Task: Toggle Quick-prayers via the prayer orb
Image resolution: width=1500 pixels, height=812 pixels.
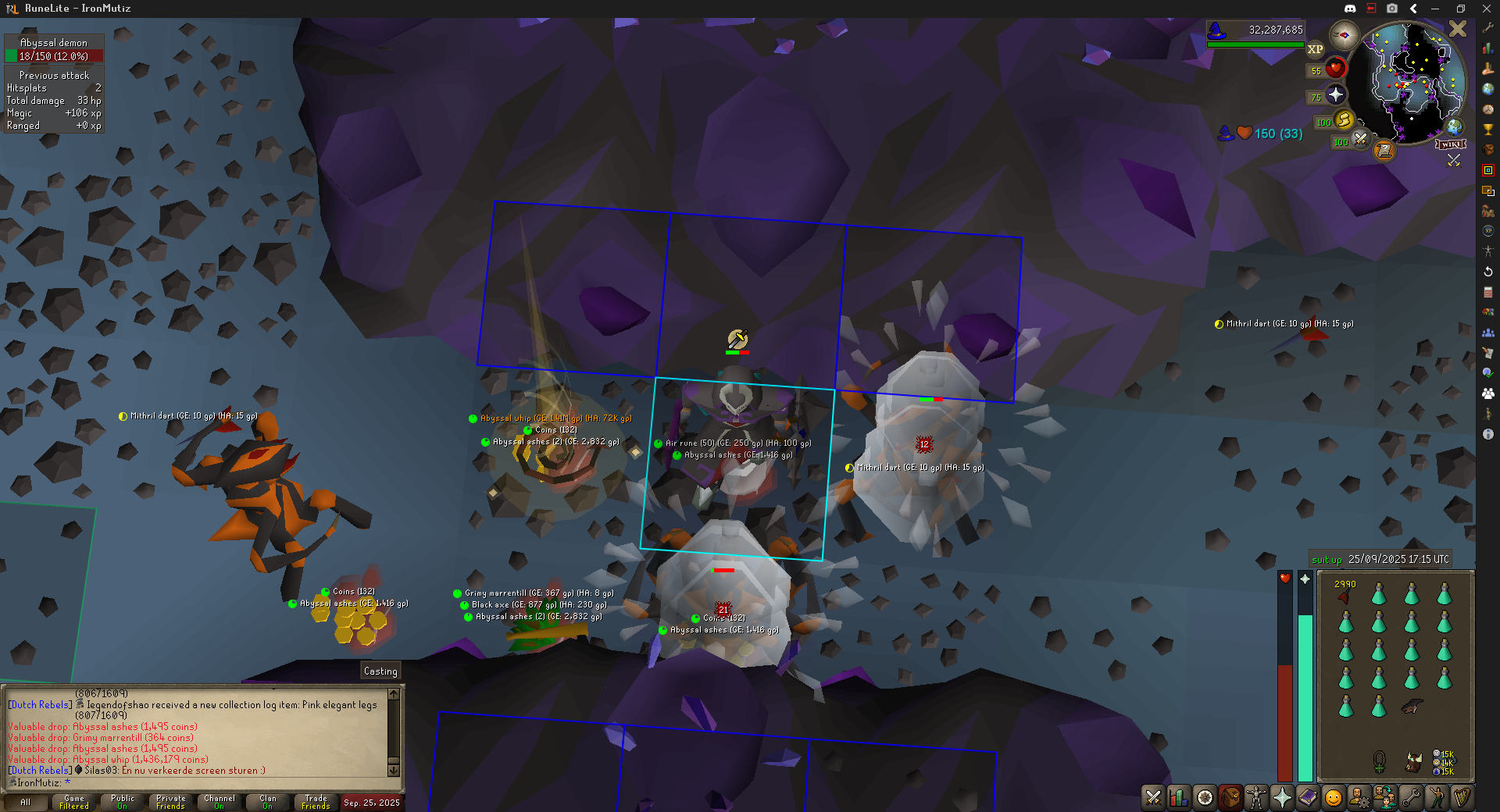Action: tap(1335, 95)
